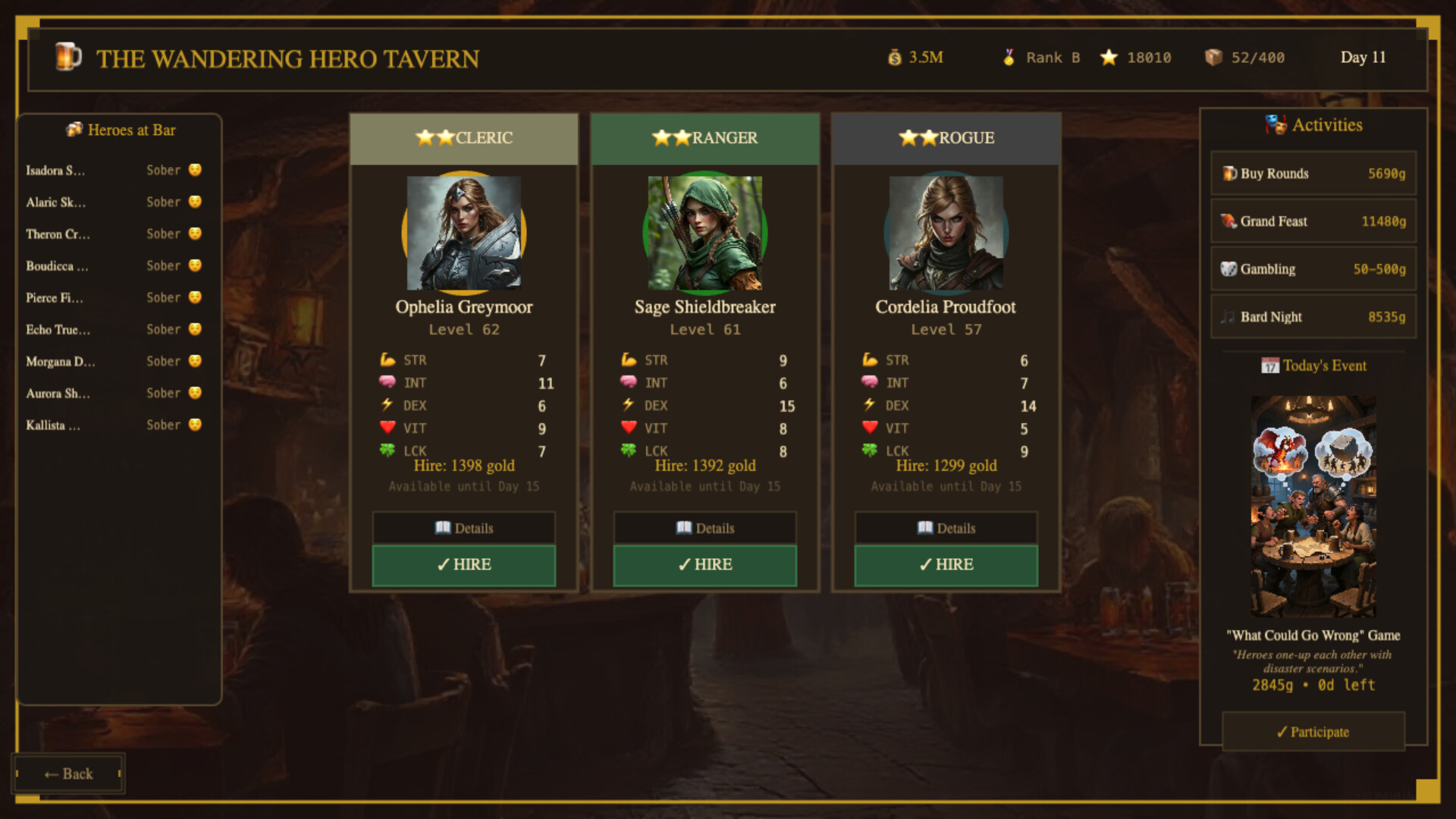
Task: Hire Ophelia Greymoor the Cleric
Action: pos(463,565)
